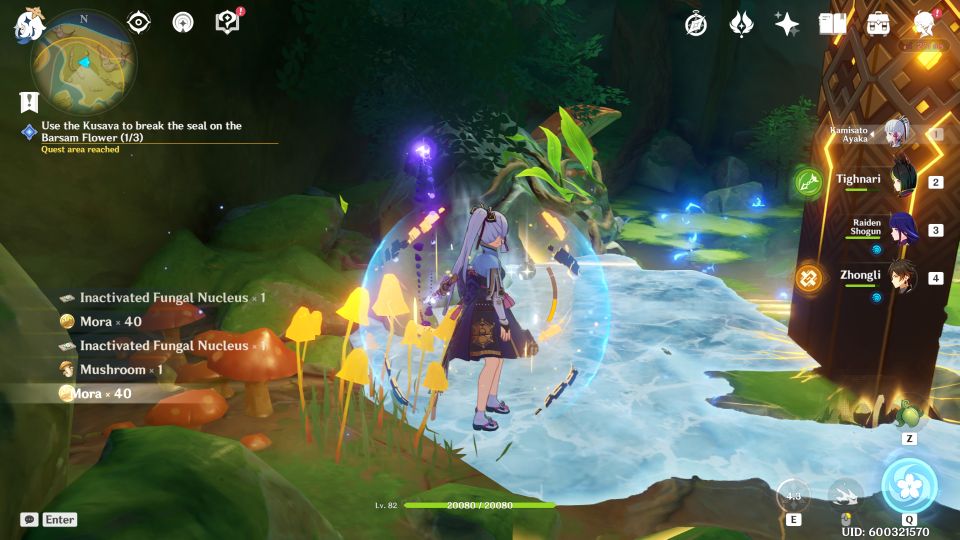Open the Paimon main menu
Viewport: 960px width, 540px height.
25,28
